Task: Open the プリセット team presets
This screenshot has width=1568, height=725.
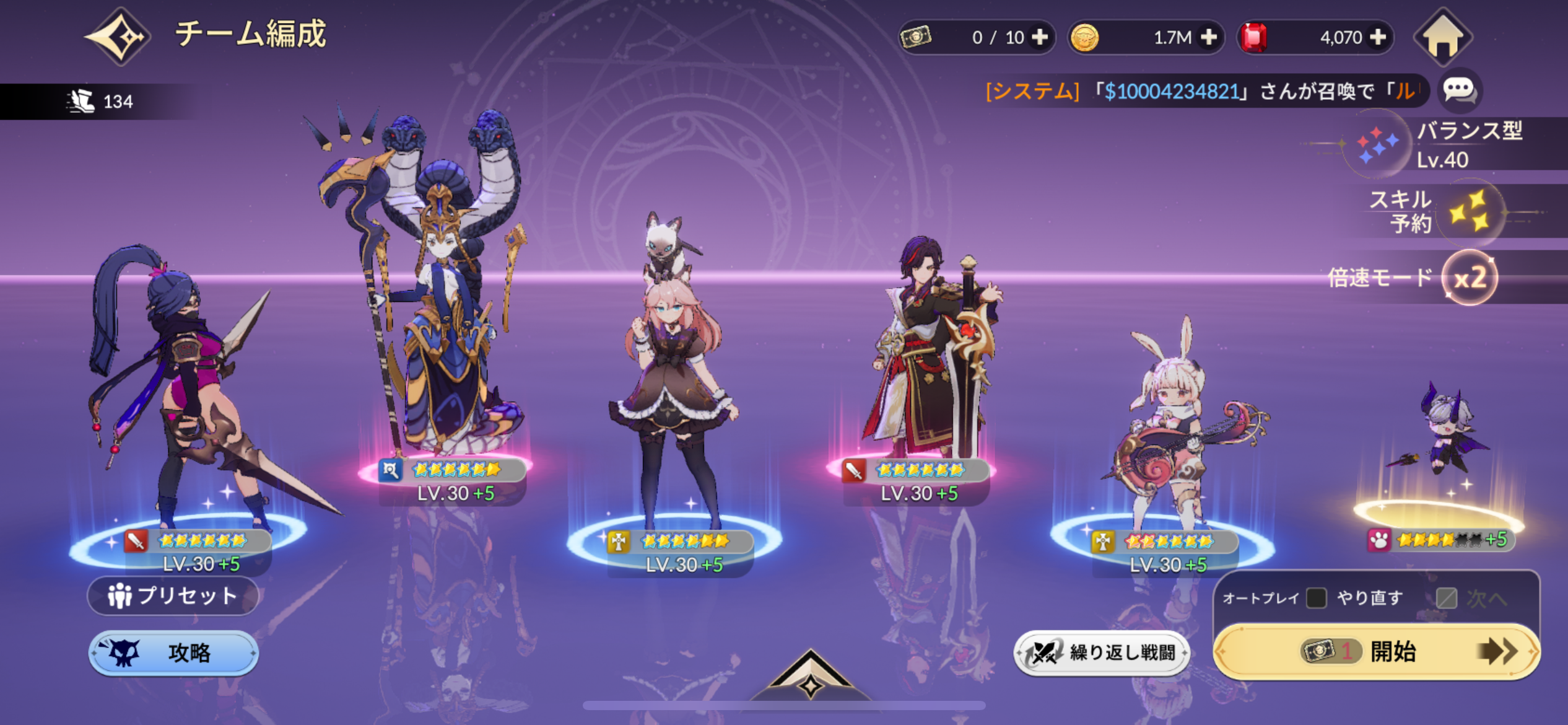Action: [x=173, y=595]
